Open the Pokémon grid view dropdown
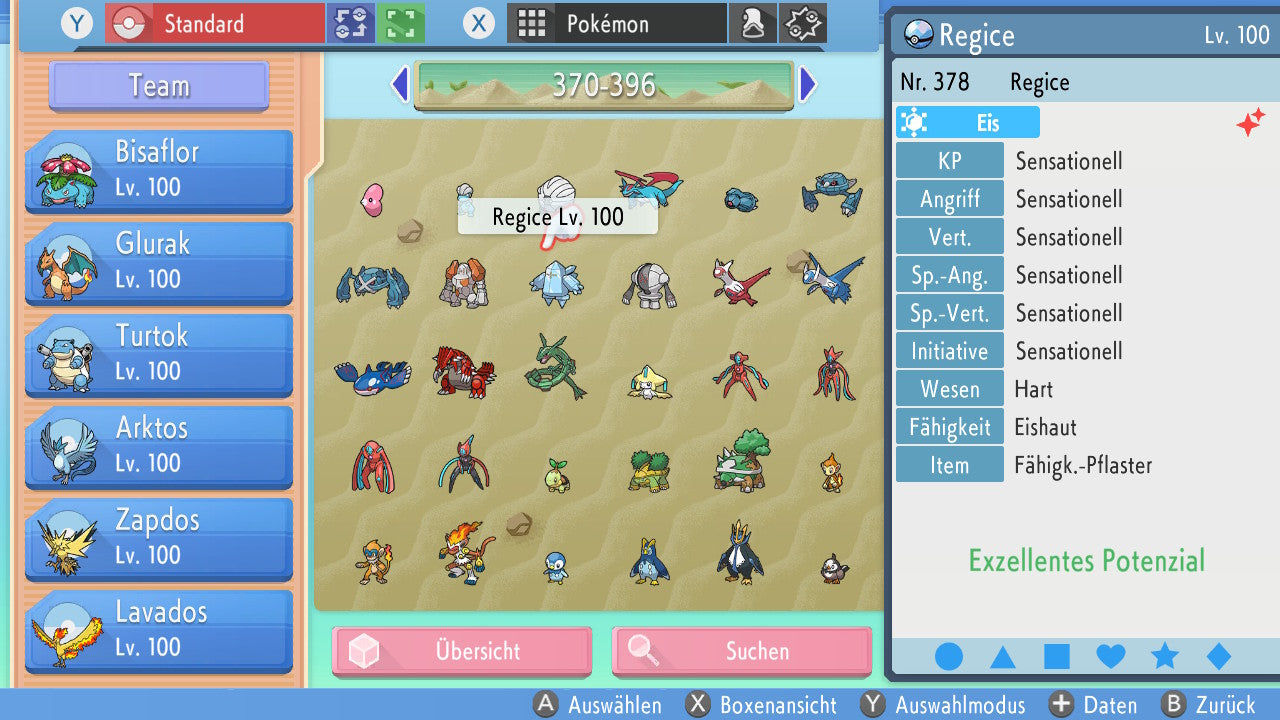 [x=617, y=23]
